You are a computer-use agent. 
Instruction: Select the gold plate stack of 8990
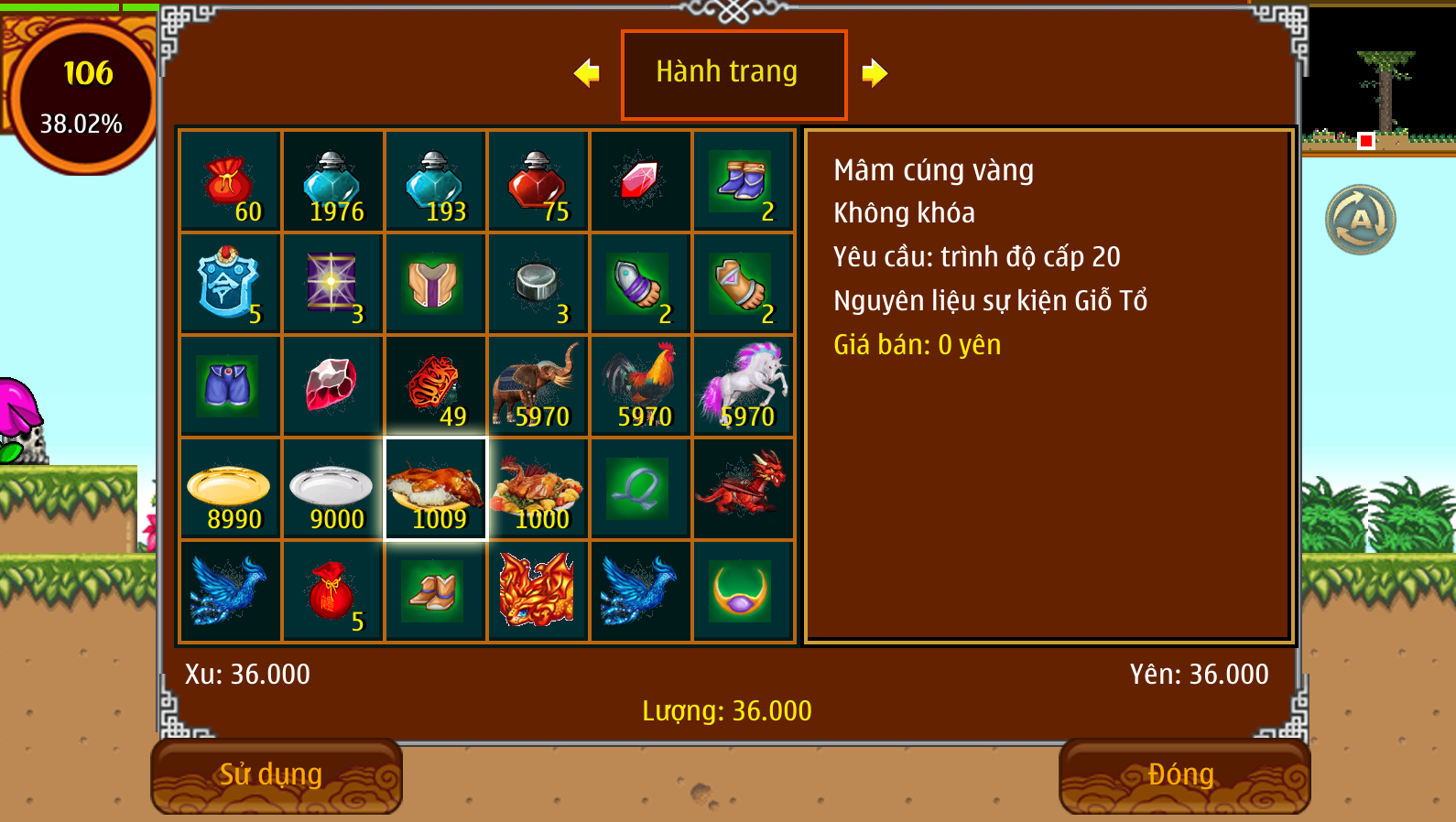(x=230, y=489)
